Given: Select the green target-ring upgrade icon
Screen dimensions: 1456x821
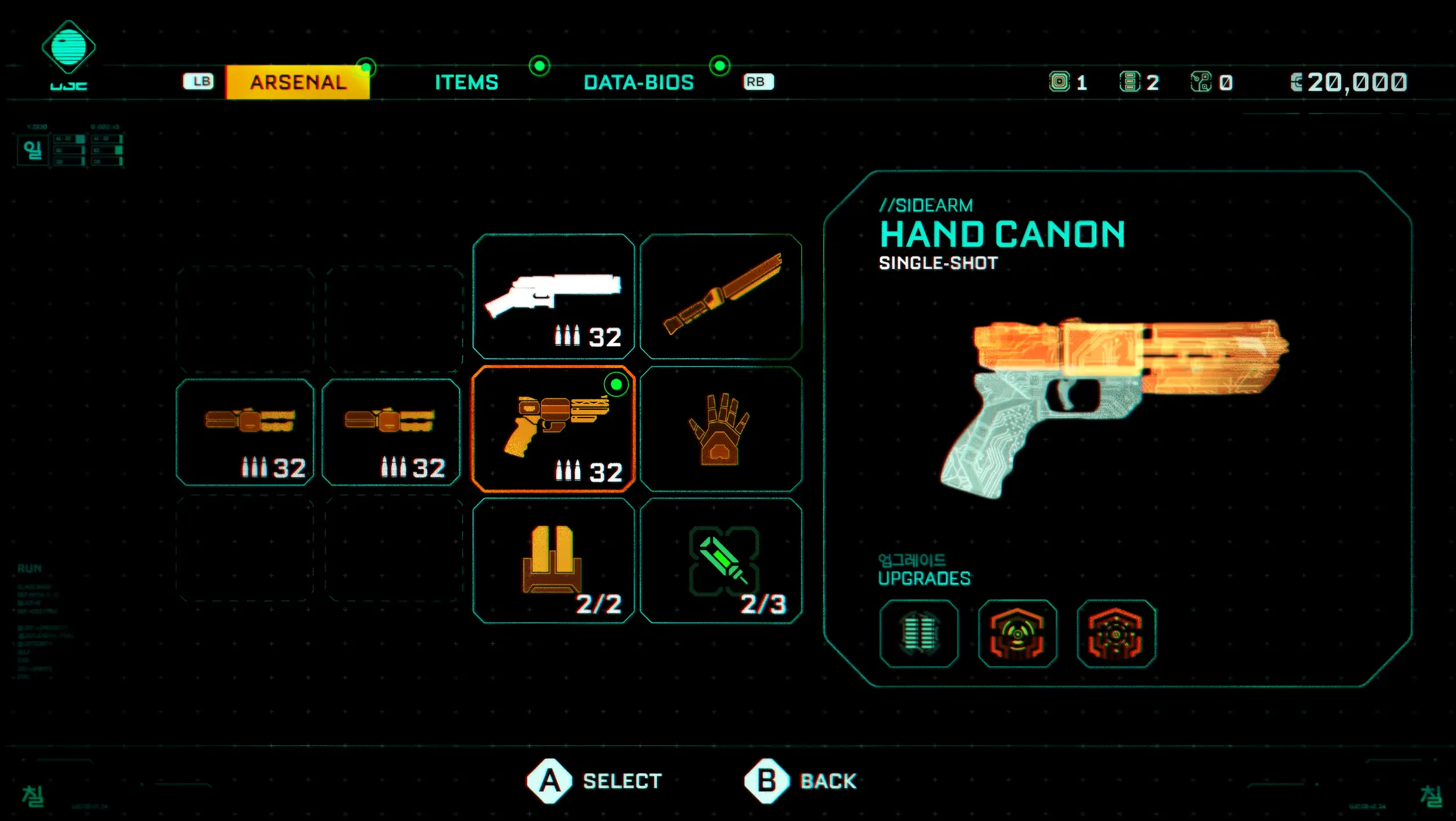Looking at the screenshot, I should 1017,634.
